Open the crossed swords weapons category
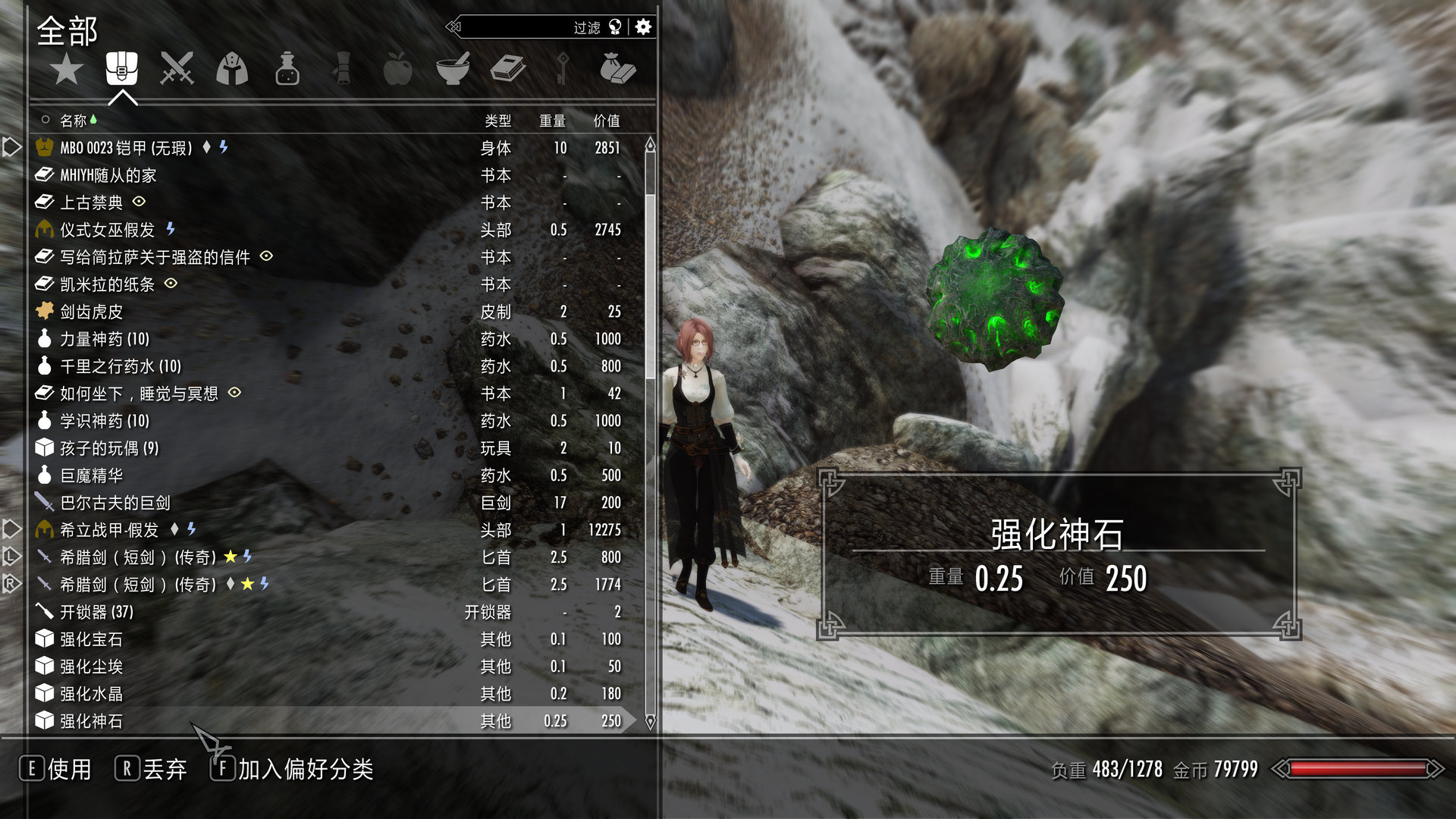 (x=177, y=70)
